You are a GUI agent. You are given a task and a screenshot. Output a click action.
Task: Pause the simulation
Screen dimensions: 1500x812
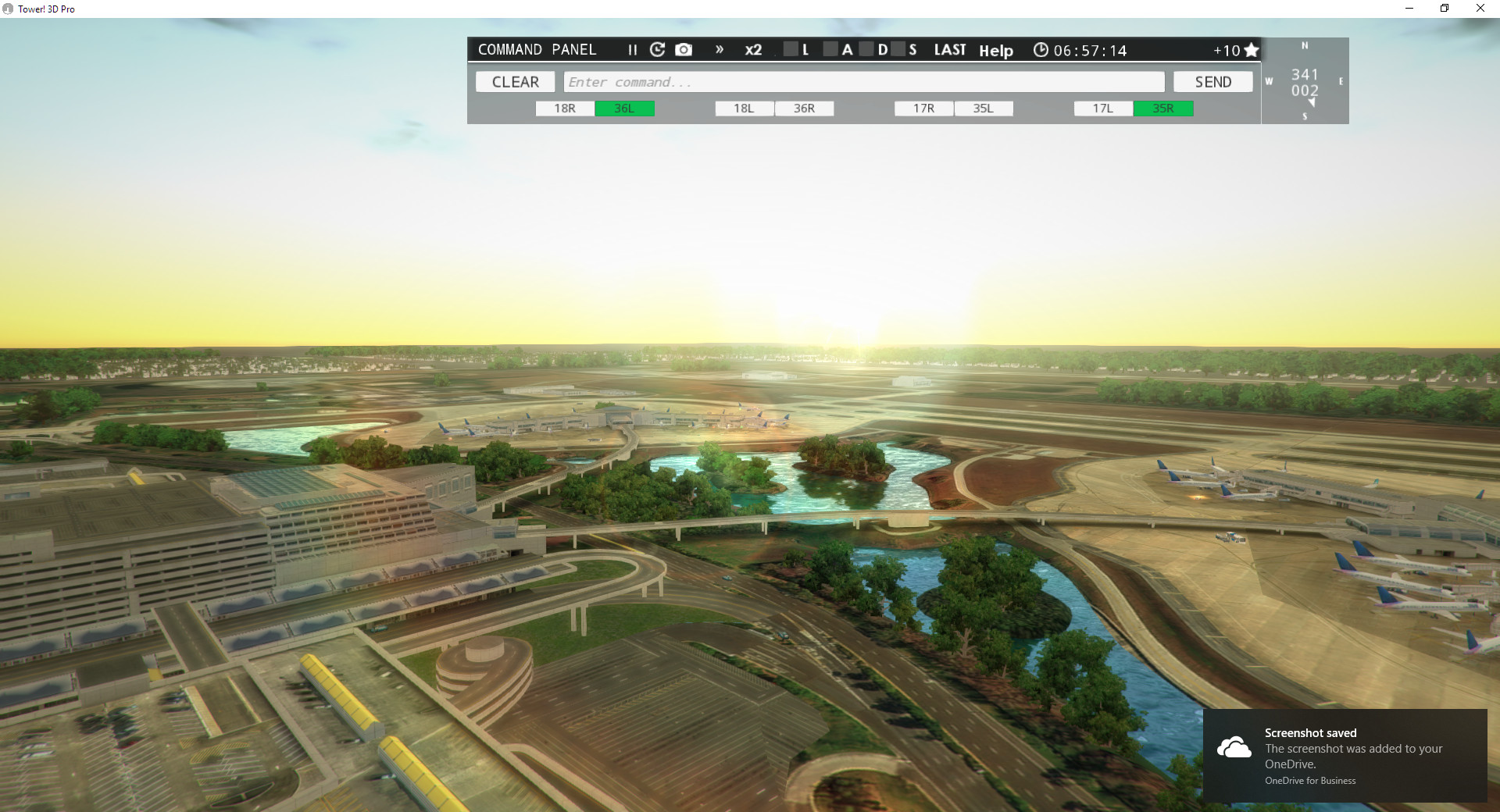pos(632,49)
